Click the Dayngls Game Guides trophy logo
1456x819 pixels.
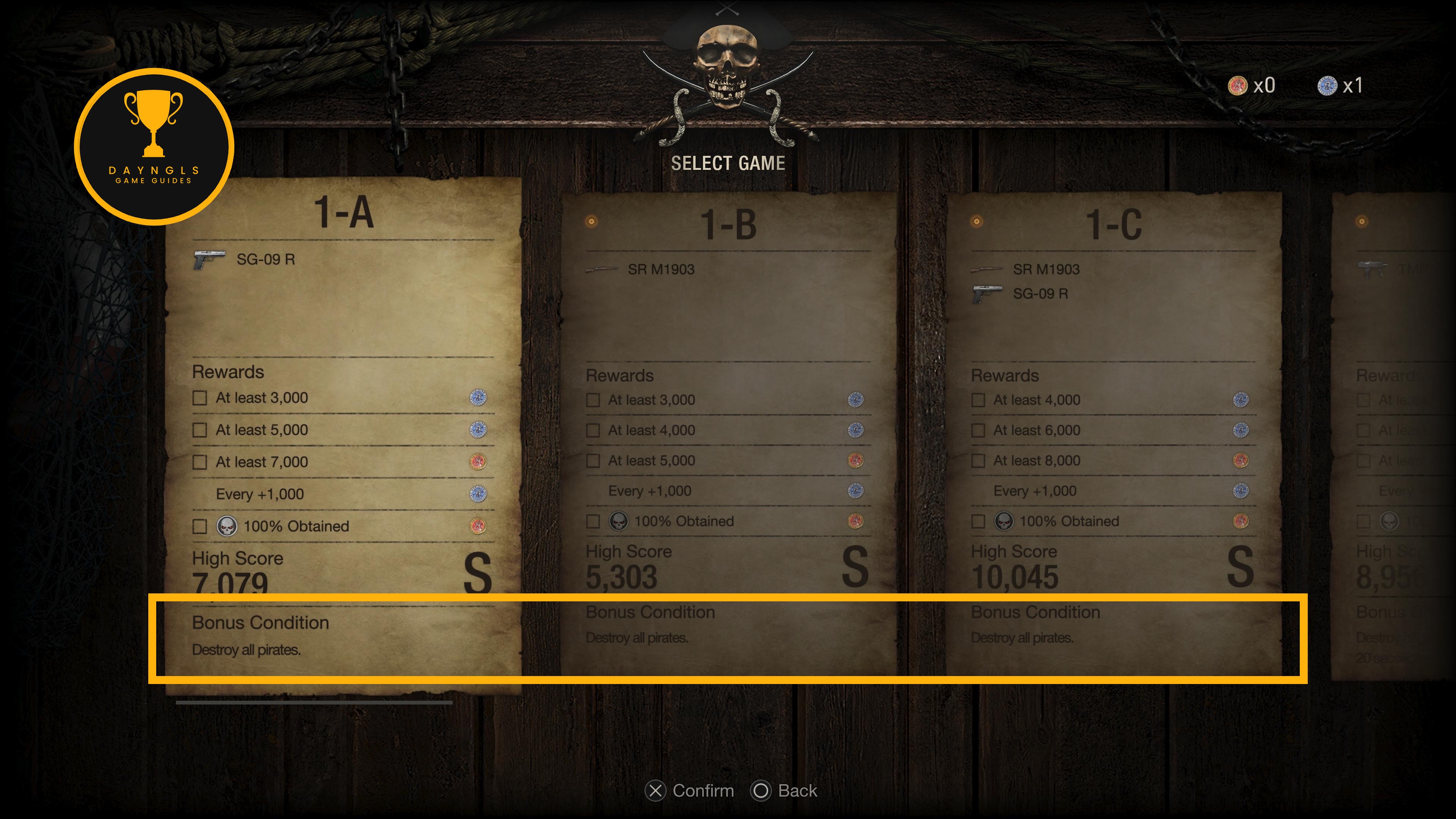[x=154, y=146]
